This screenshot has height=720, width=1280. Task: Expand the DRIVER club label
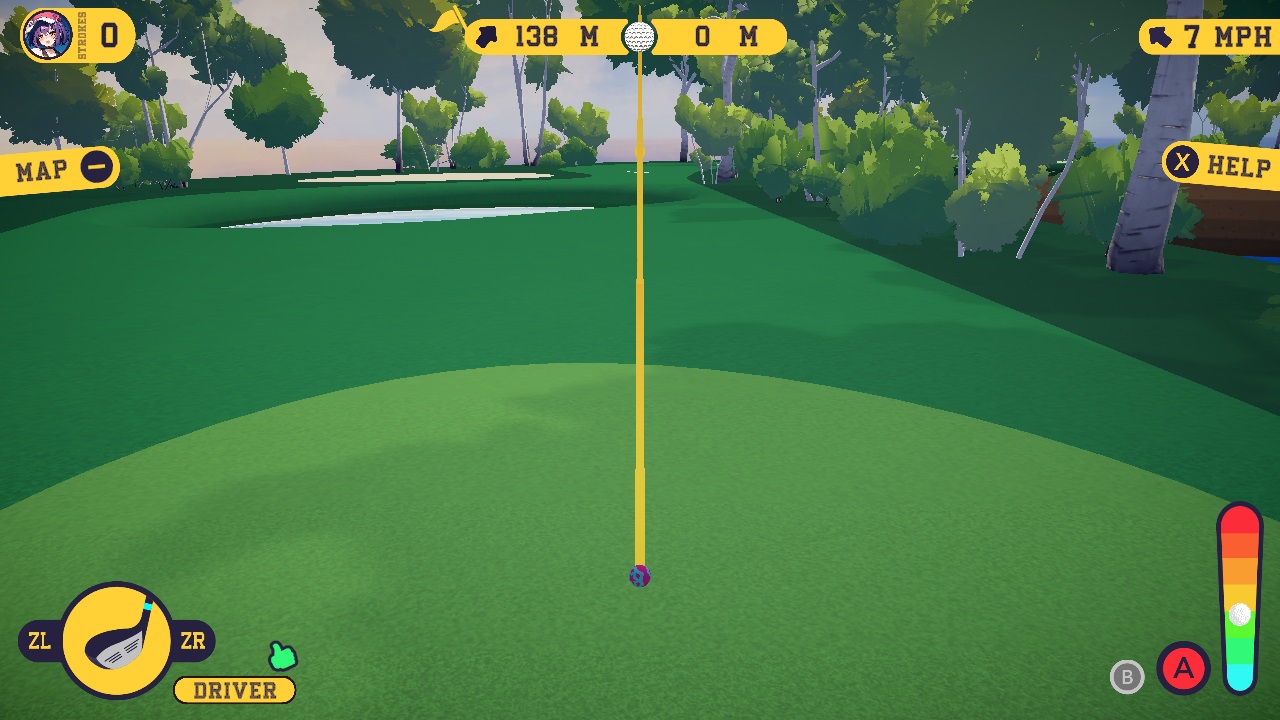[x=234, y=690]
